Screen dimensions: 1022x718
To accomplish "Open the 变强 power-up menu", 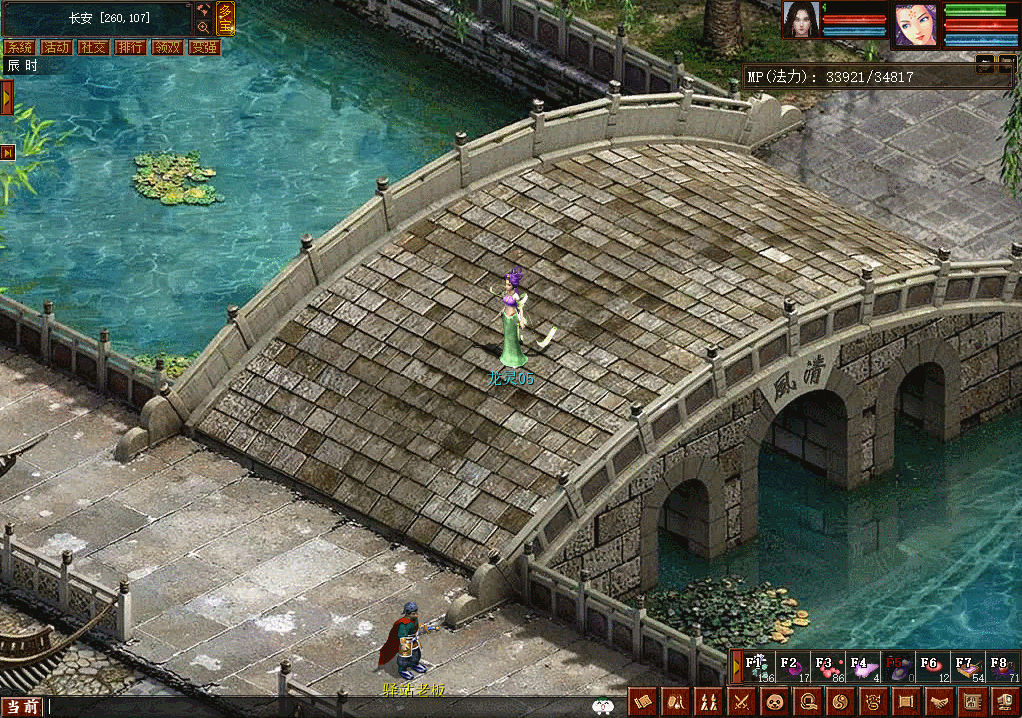I will coord(203,47).
